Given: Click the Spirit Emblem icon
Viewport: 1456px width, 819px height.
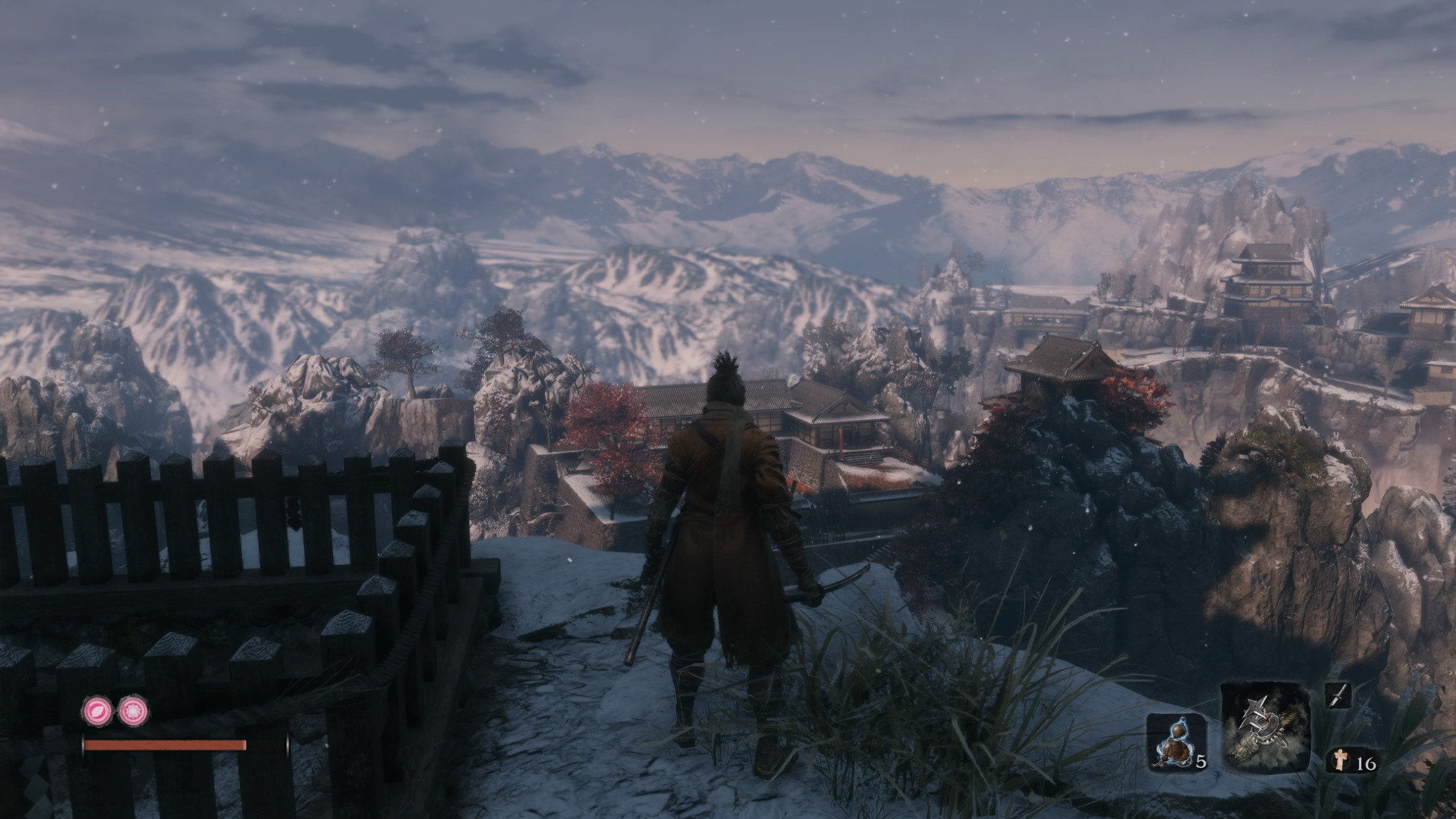Looking at the screenshot, I should coord(1341,760).
